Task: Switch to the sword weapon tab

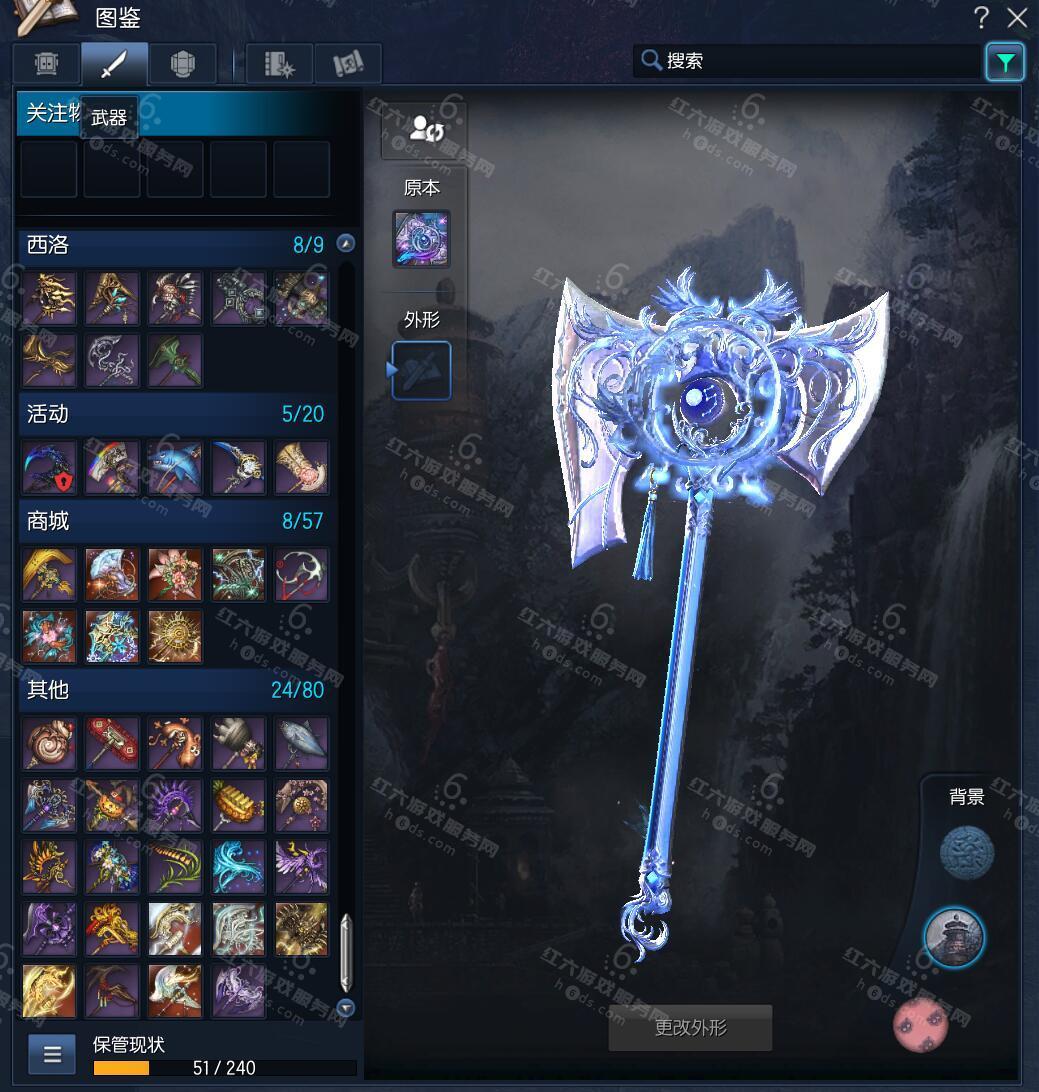Action: click(x=114, y=64)
